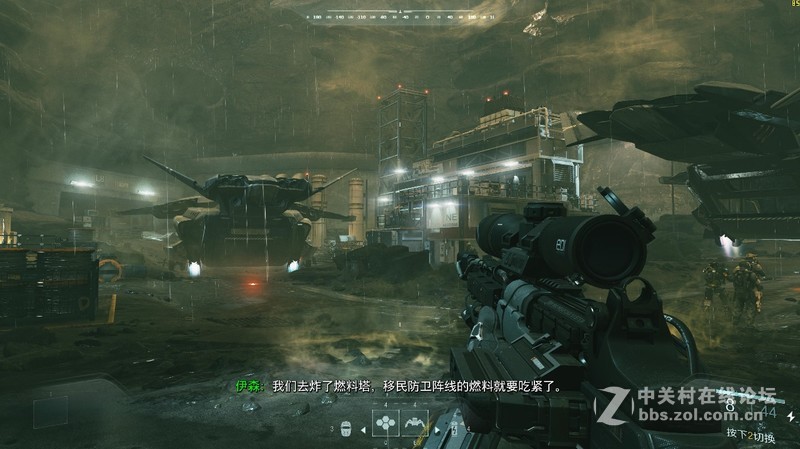Click the right arrow beside equipment slots
The width and height of the screenshot is (800, 449).
tap(438, 430)
